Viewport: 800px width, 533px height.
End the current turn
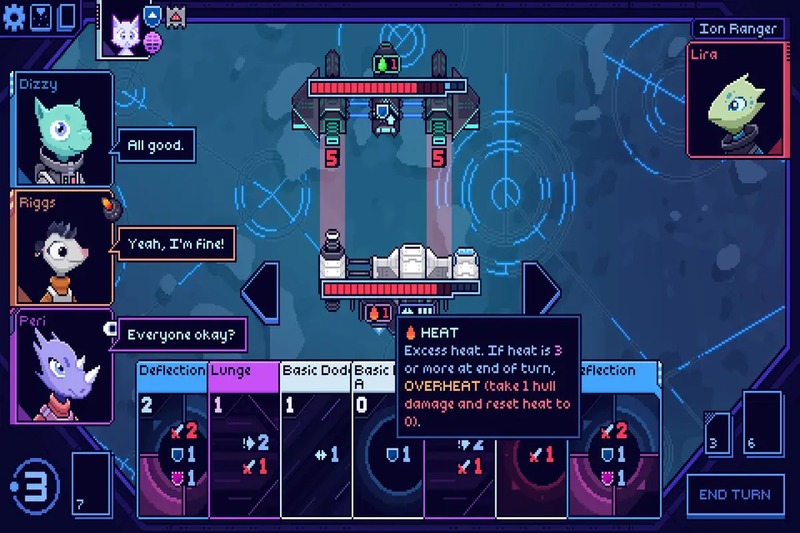735,494
